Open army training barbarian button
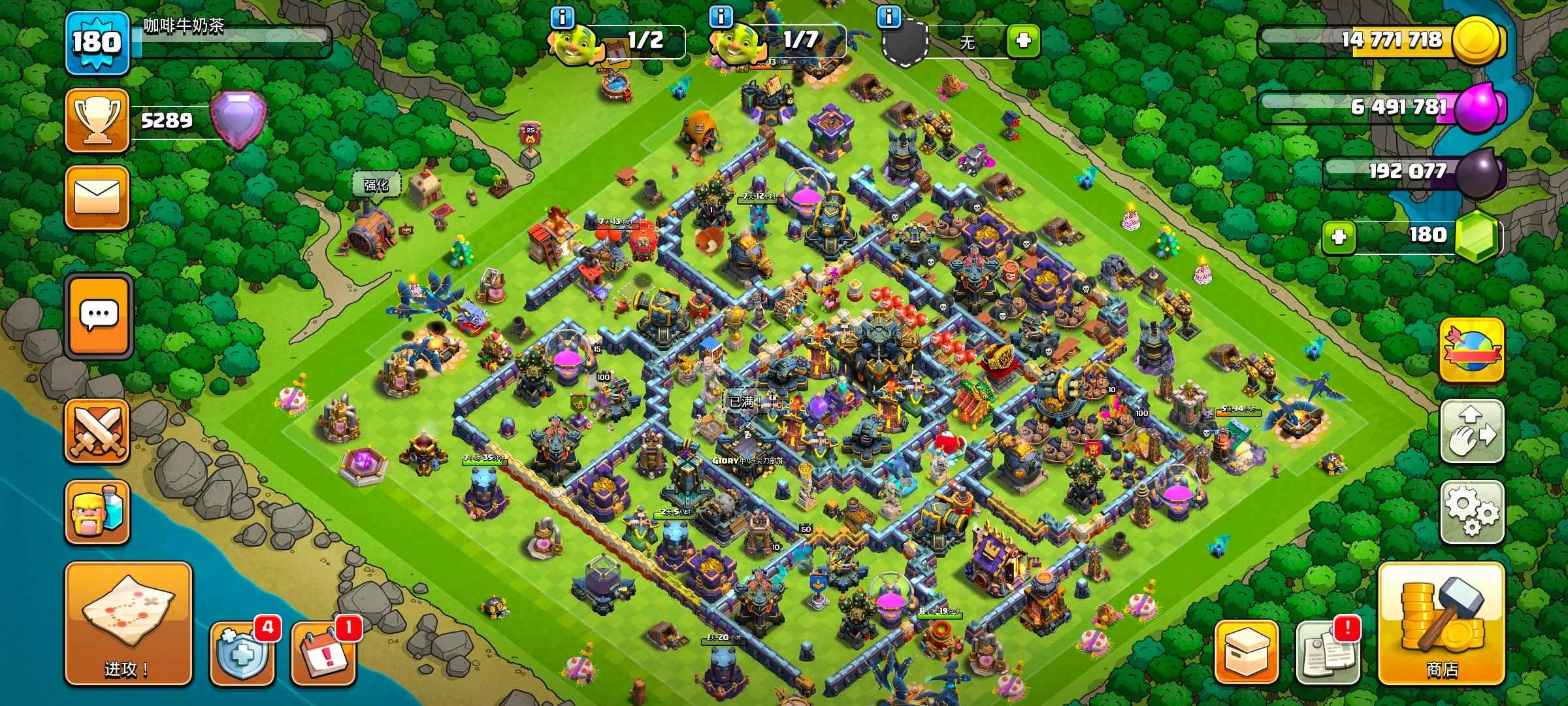 (x=97, y=513)
